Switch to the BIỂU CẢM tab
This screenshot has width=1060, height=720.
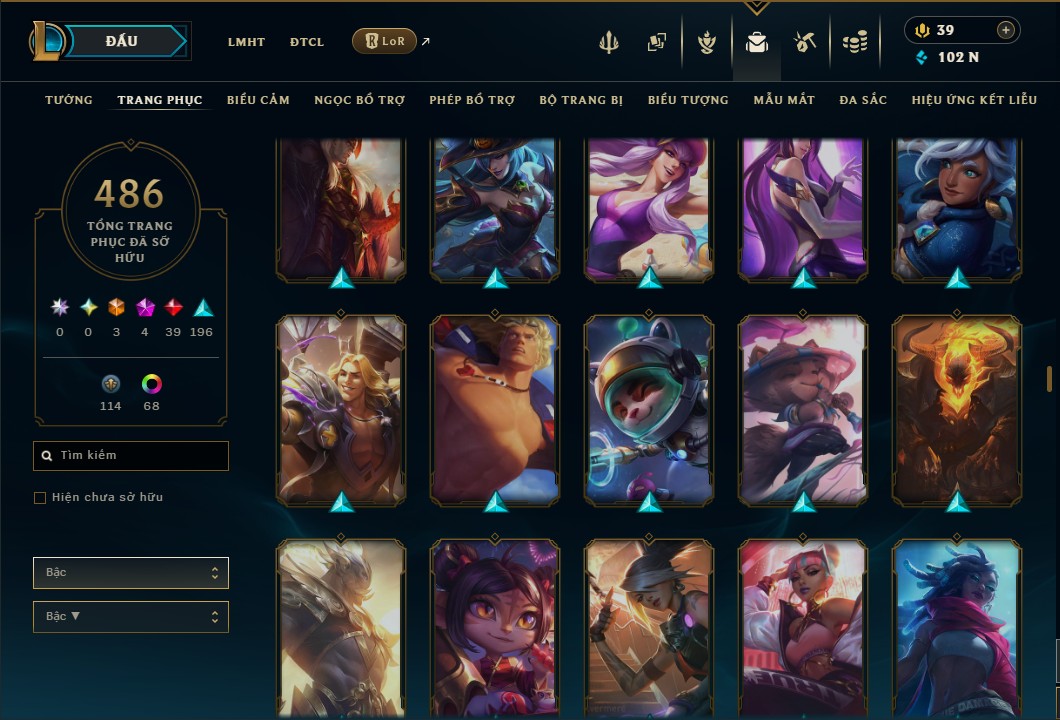(258, 100)
